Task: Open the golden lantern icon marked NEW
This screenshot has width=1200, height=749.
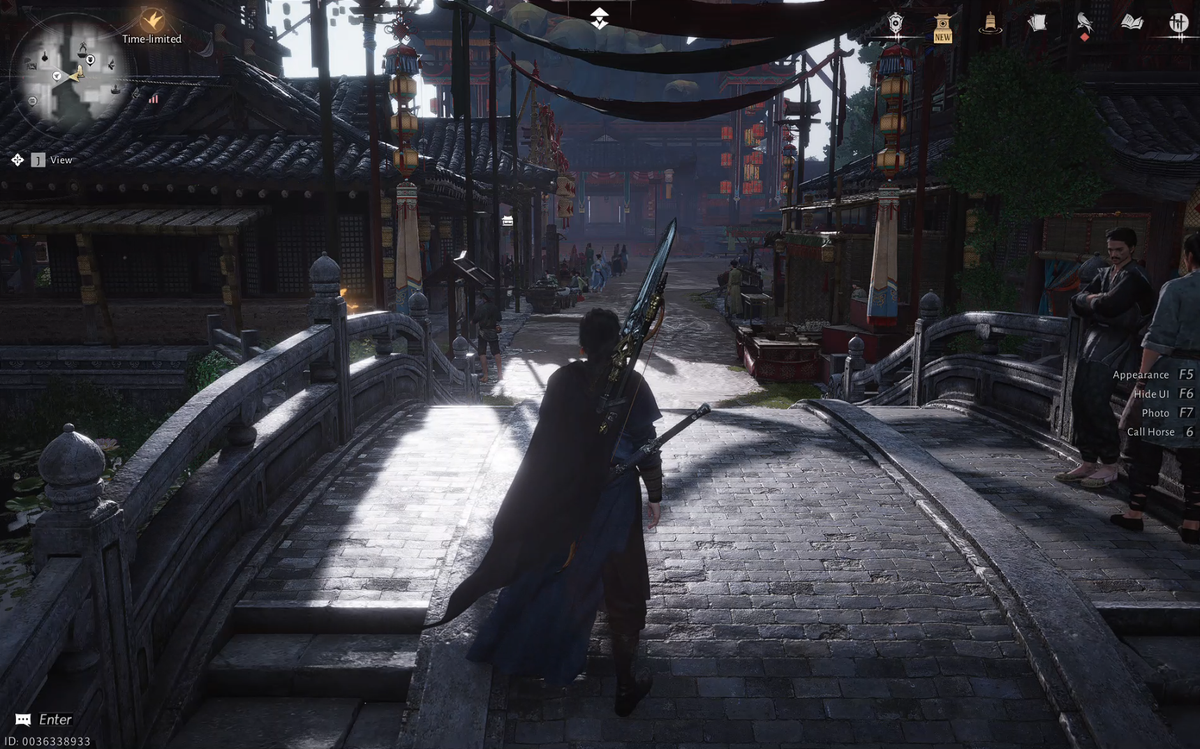Action: pos(942,25)
